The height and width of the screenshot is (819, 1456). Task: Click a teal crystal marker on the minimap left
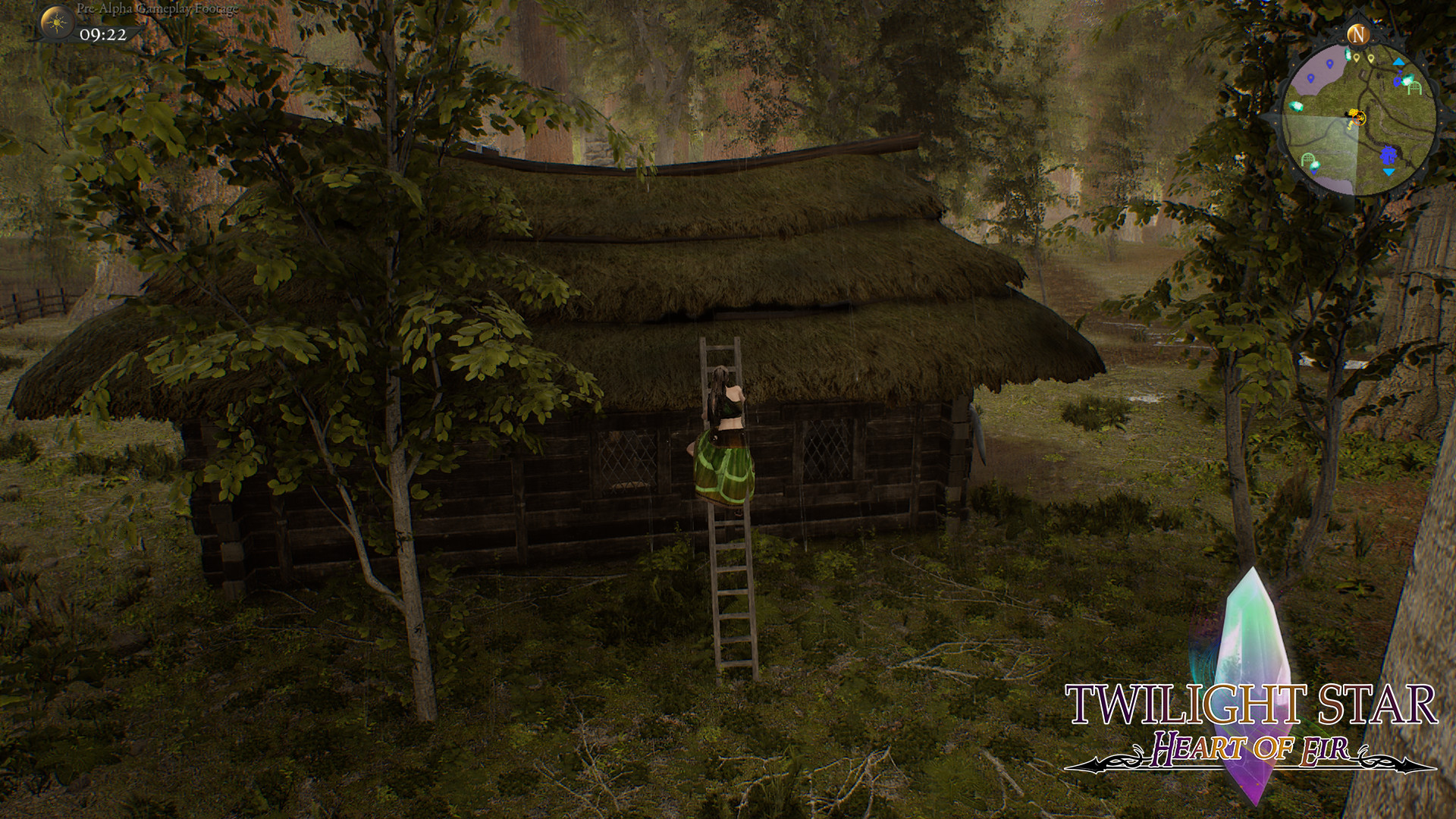click(x=1296, y=106)
